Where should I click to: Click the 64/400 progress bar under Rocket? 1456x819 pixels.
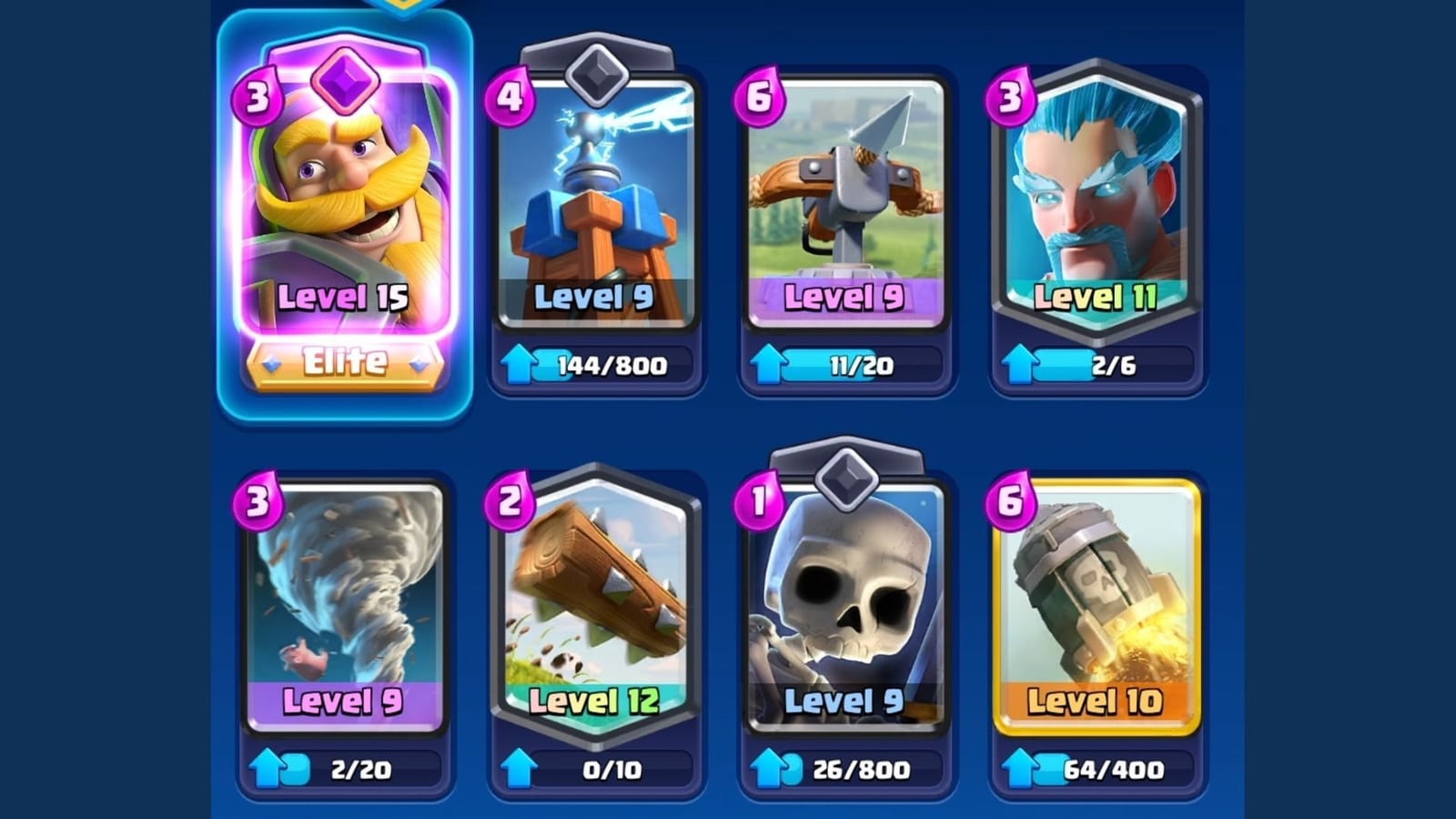pos(1114,769)
